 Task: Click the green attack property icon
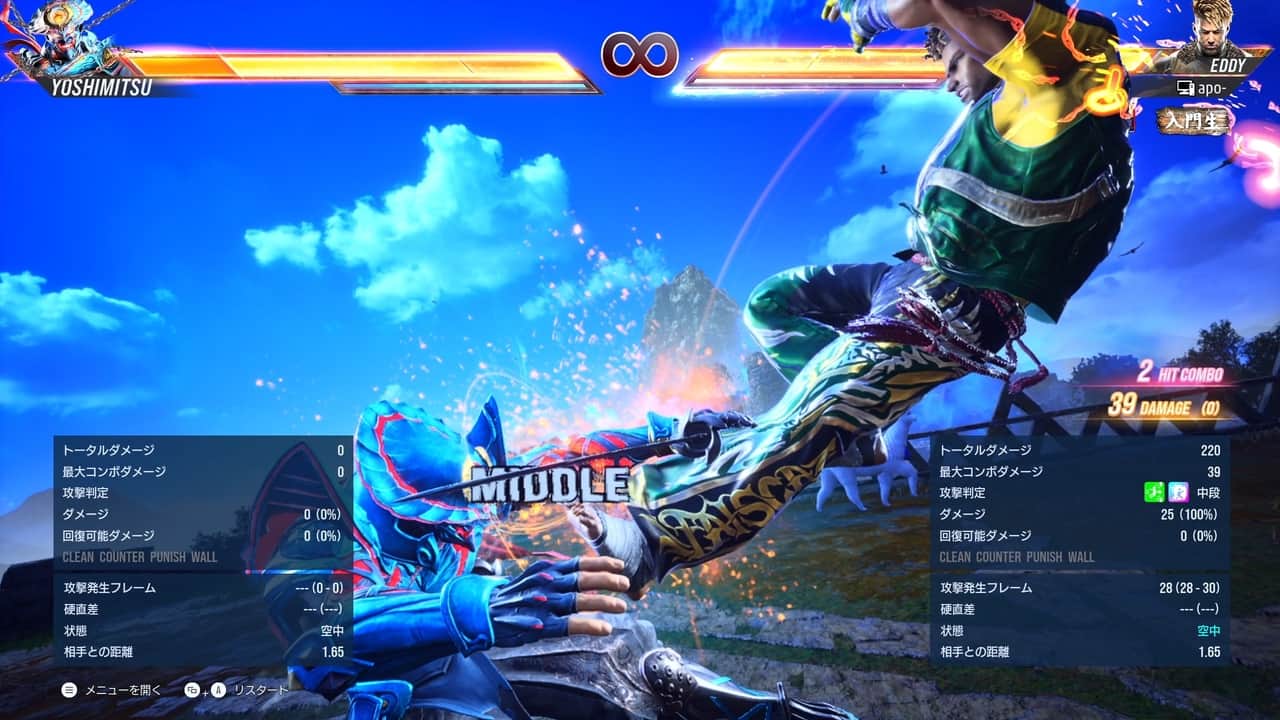[1154, 492]
